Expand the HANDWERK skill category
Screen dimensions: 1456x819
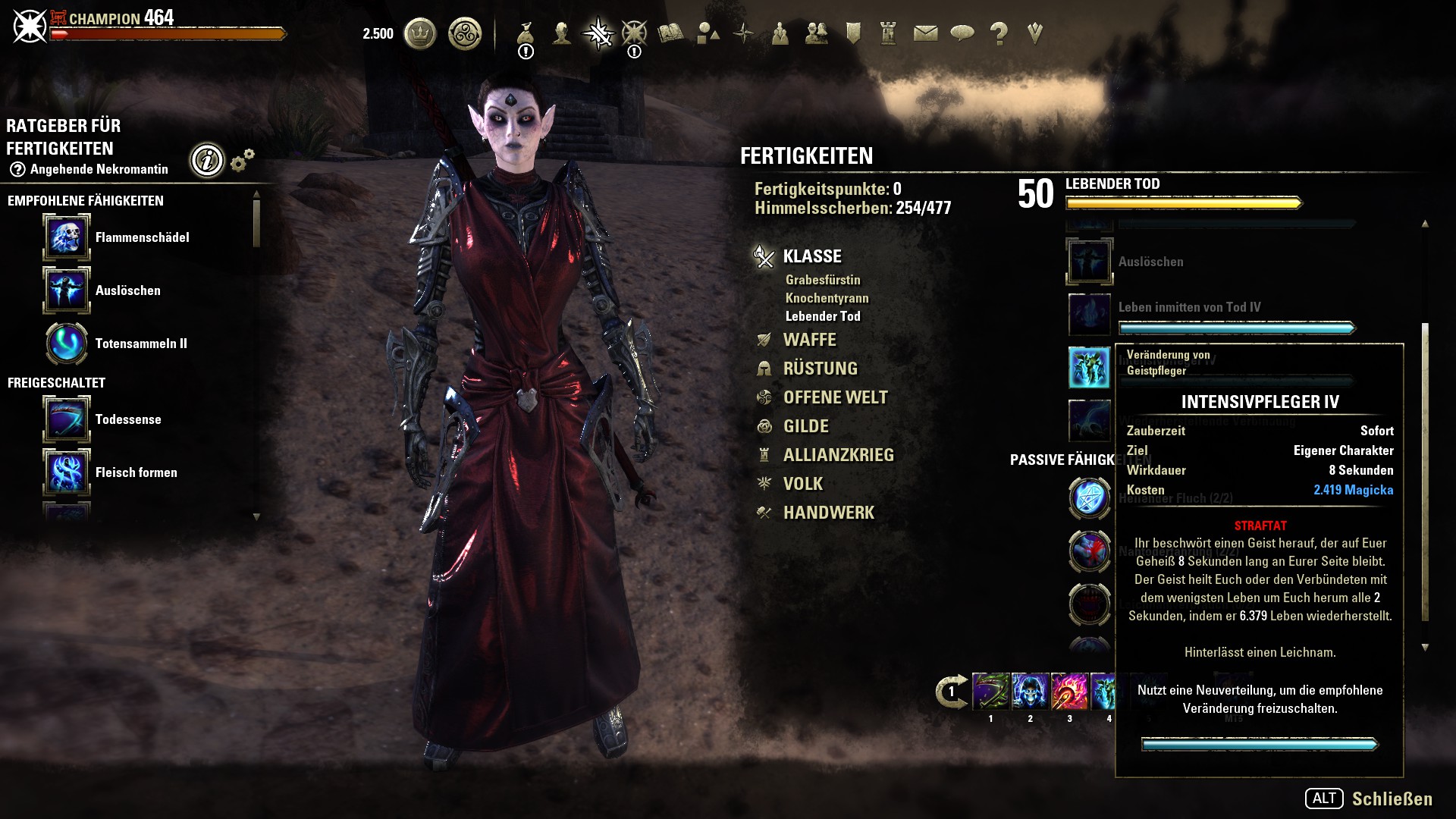pos(828,513)
